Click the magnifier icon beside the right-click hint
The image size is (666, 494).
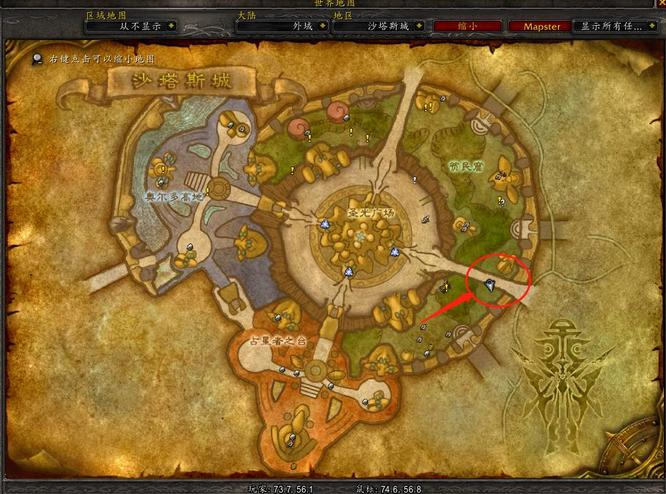37,60
